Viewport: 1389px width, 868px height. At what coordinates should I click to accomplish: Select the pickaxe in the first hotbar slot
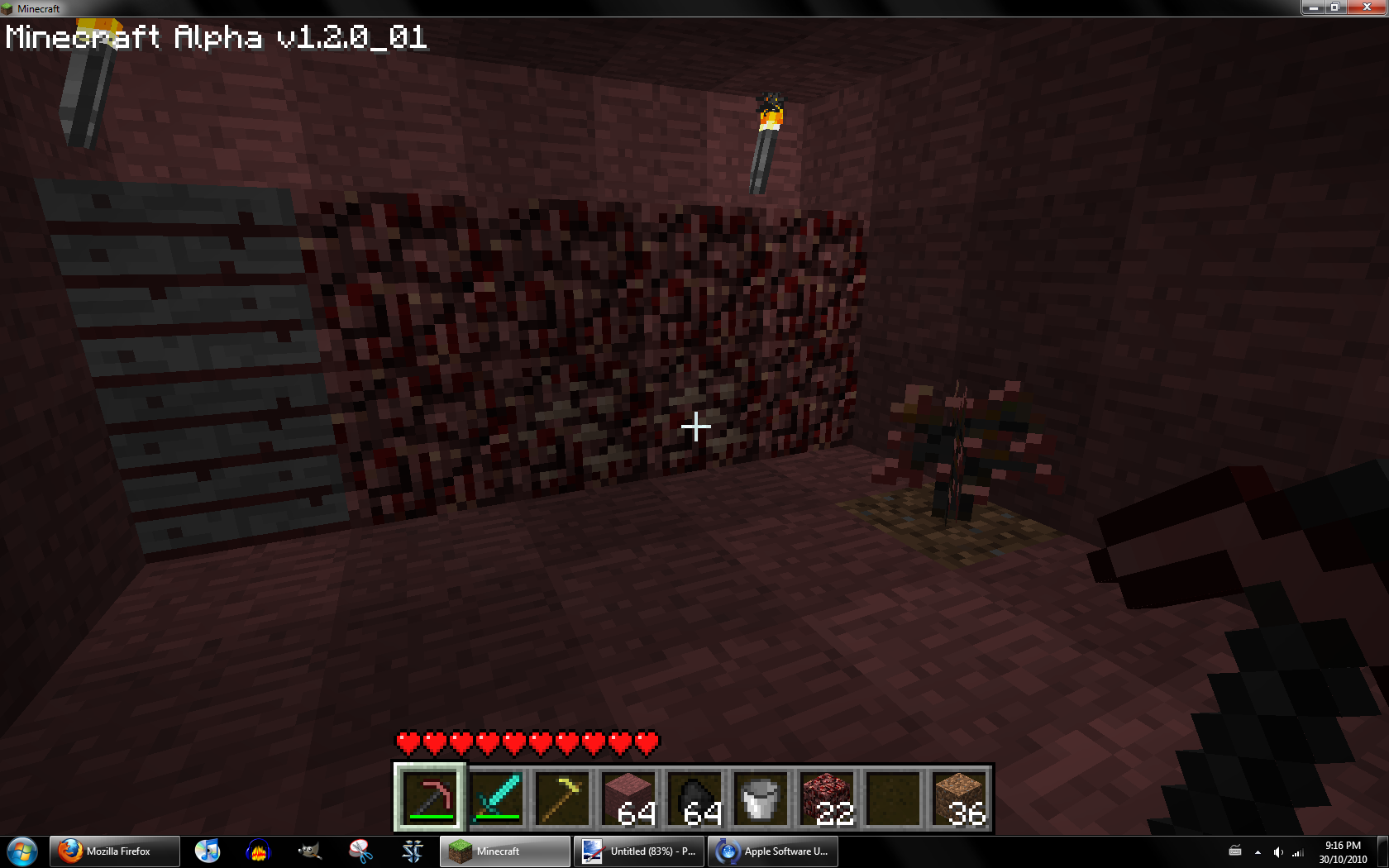pos(430,798)
